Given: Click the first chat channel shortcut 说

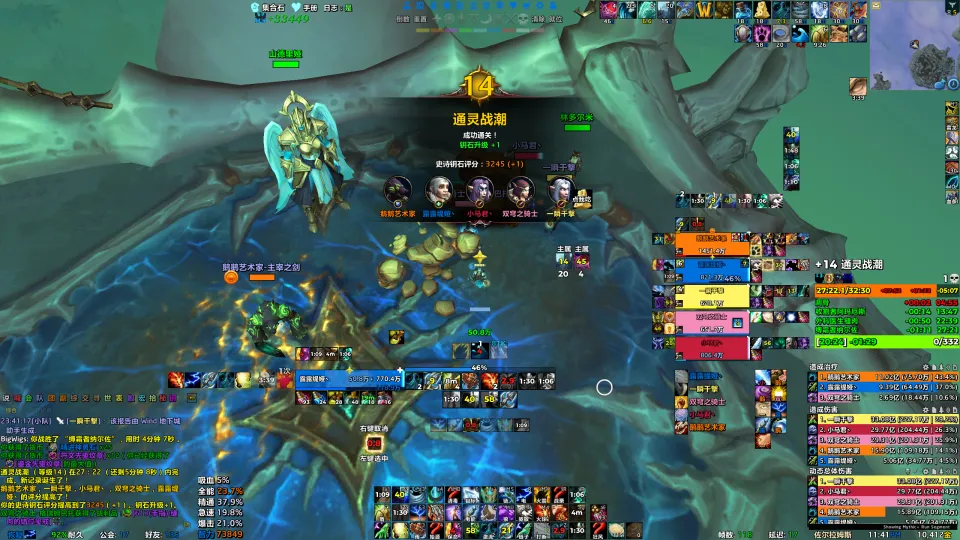Looking at the screenshot, I should 6,398.
